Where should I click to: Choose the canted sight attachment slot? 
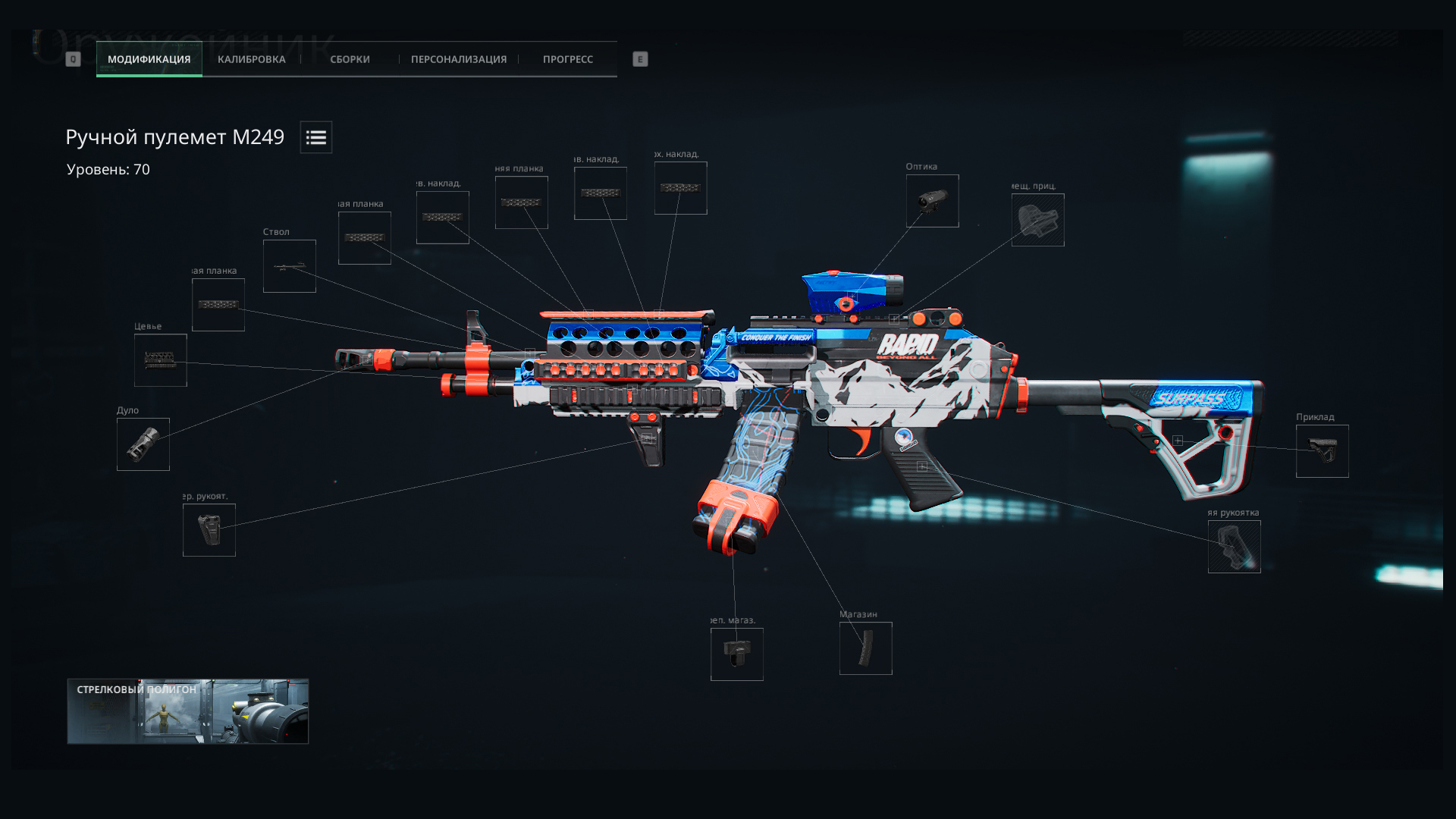click(x=1037, y=220)
